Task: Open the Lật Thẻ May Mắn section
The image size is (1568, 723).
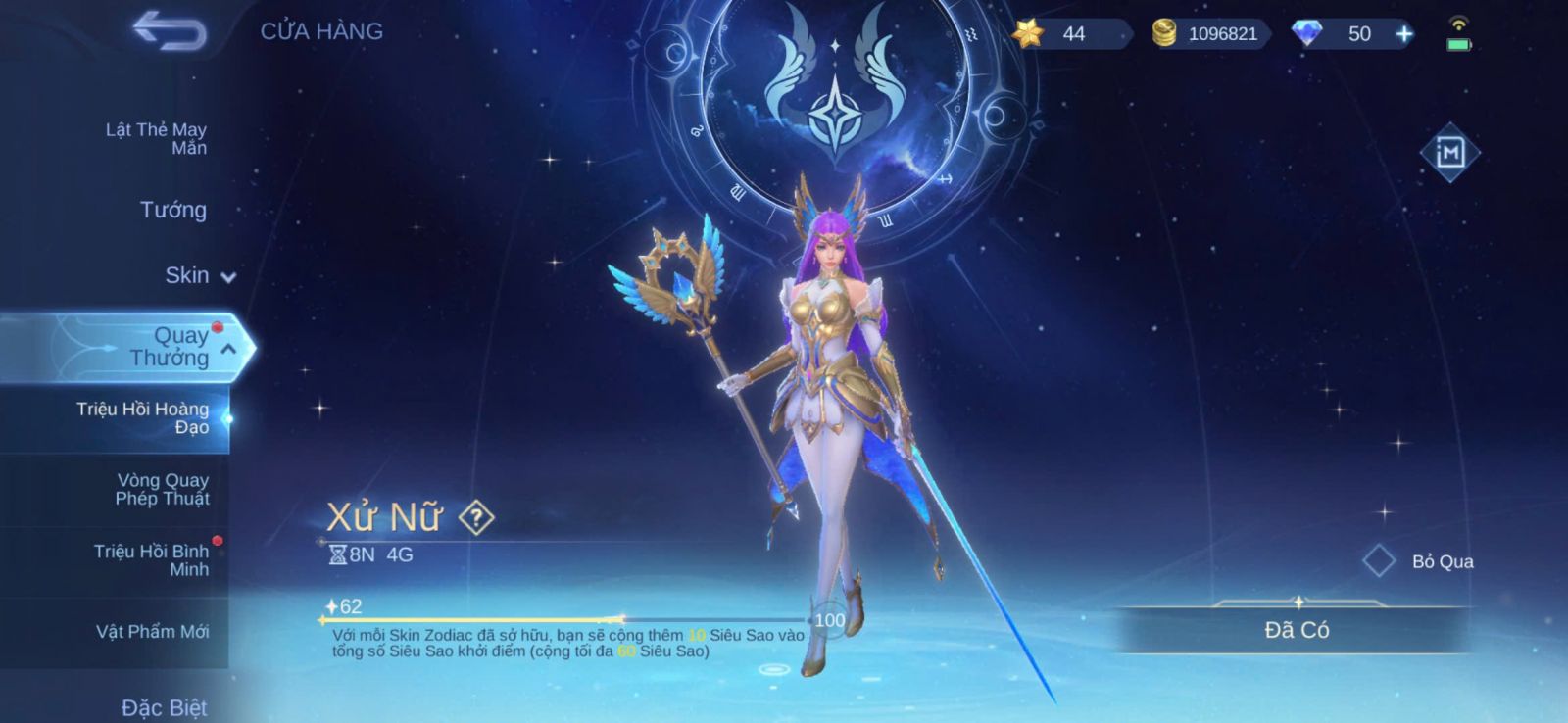Action: [156, 138]
